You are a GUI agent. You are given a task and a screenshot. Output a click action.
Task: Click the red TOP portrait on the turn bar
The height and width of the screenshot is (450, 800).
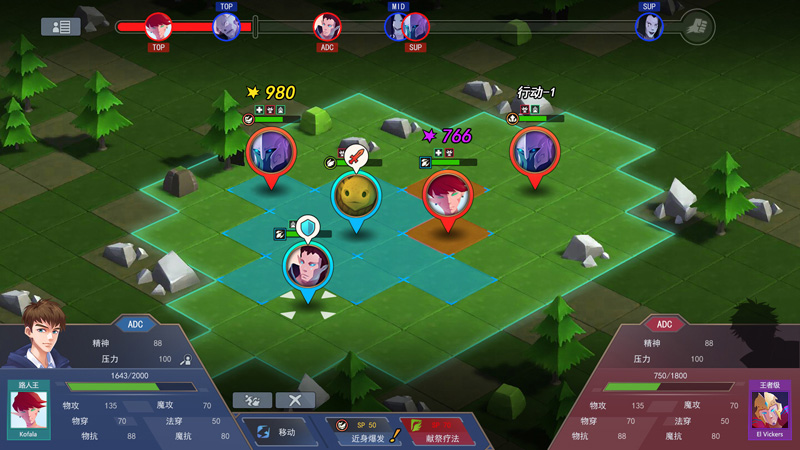pos(158,26)
